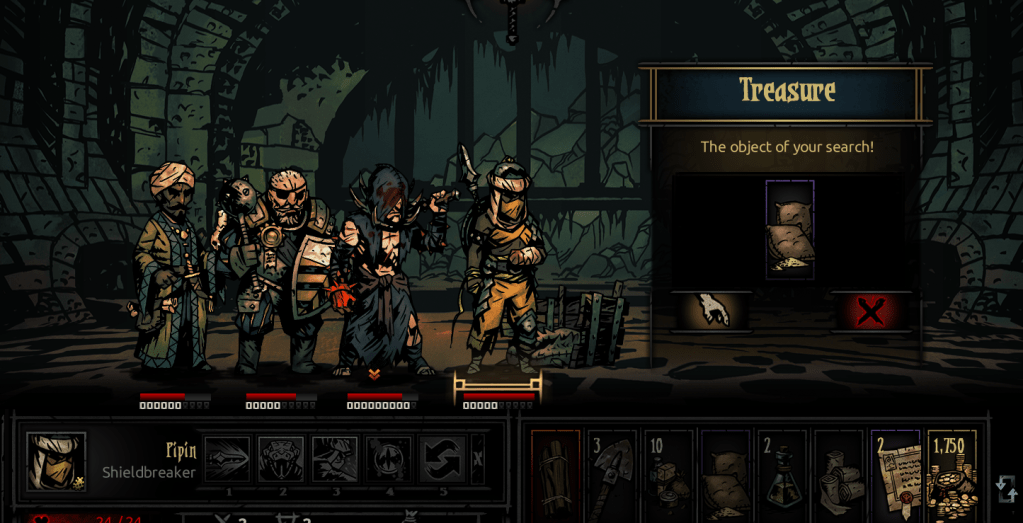
Task: Choose the bandage rolls in the inventory
Action: click(x=838, y=477)
